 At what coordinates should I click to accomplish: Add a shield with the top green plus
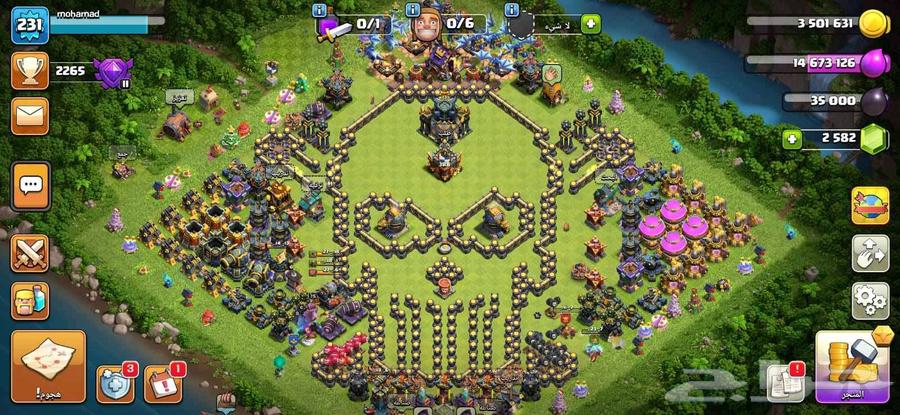pos(590,23)
